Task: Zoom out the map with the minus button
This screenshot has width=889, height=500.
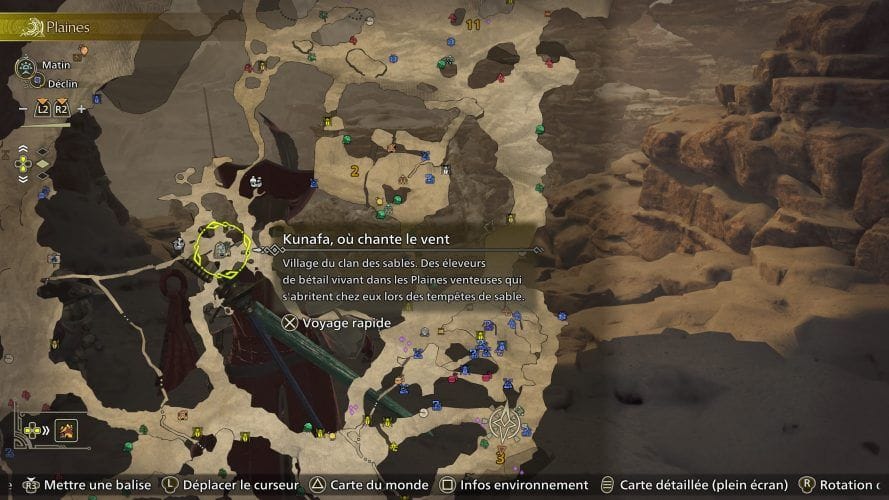Action: click(x=23, y=108)
